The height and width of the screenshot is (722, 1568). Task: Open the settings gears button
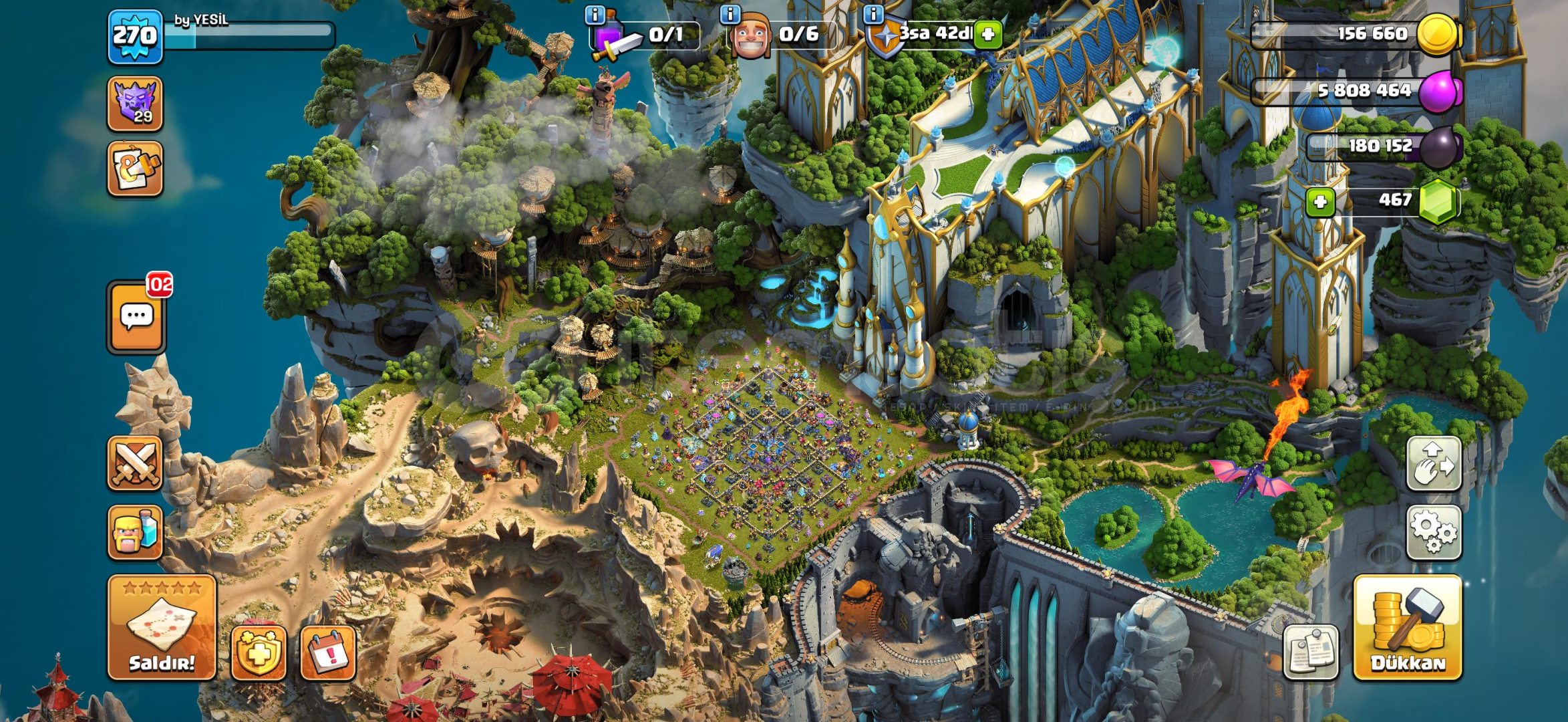coord(1434,532)
